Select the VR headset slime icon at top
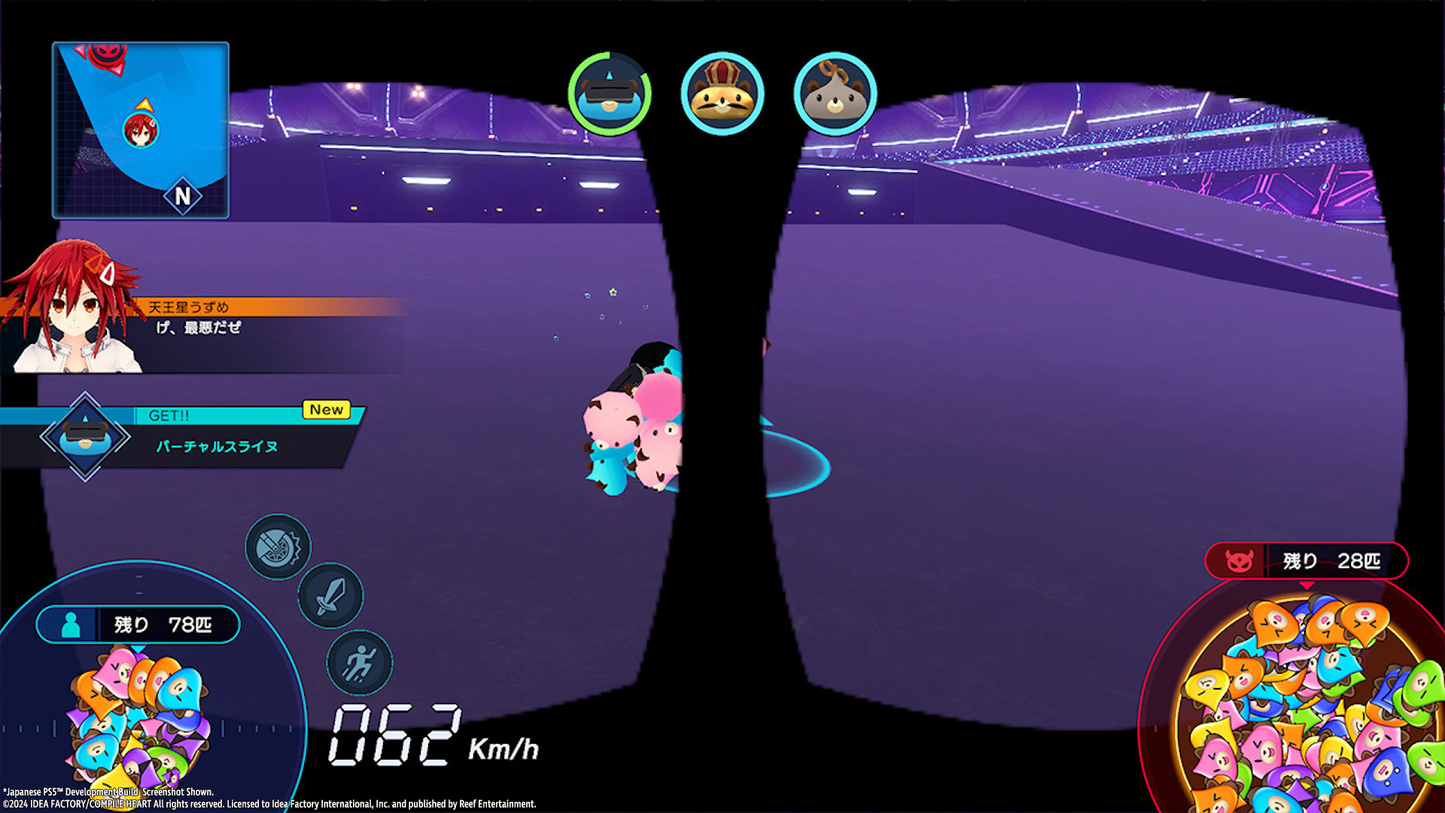Viewport: 1445px width, 813px height. click(610, 93)
